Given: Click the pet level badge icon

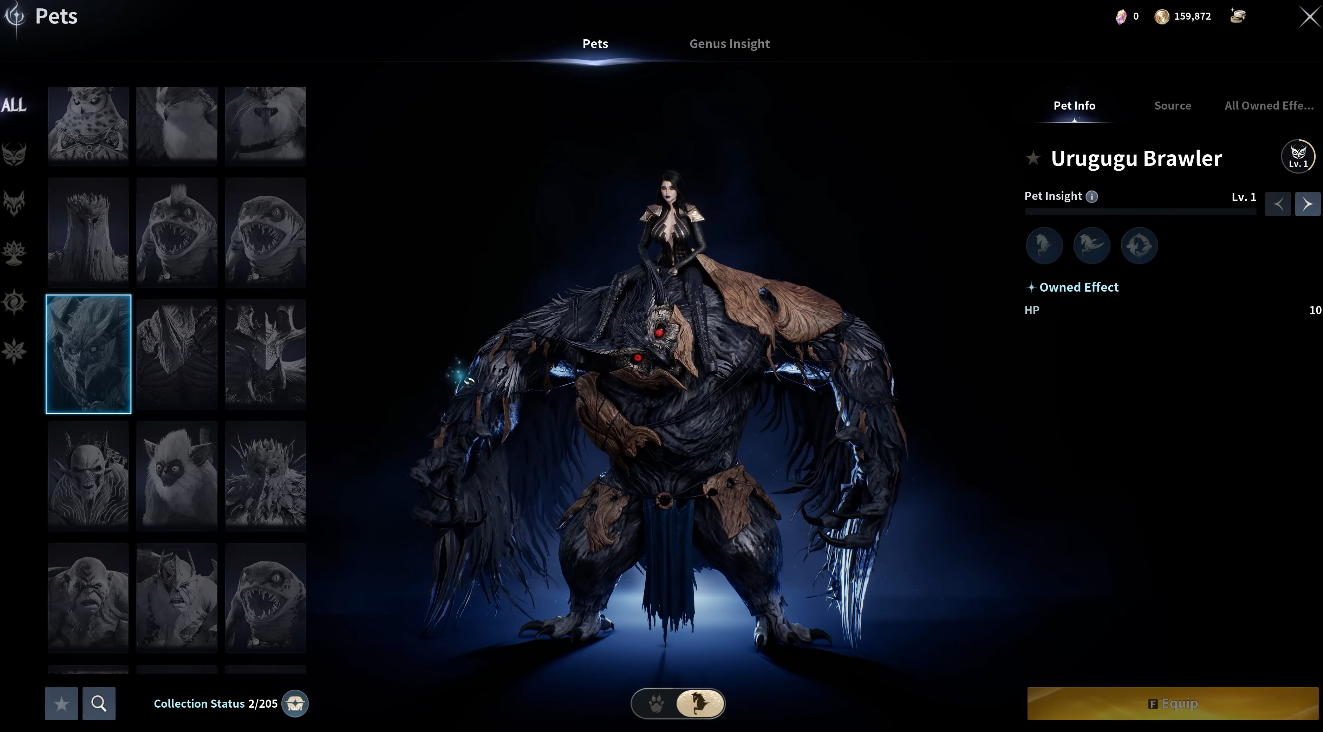Looking at the screenshot, I should tap(1298, 157).
